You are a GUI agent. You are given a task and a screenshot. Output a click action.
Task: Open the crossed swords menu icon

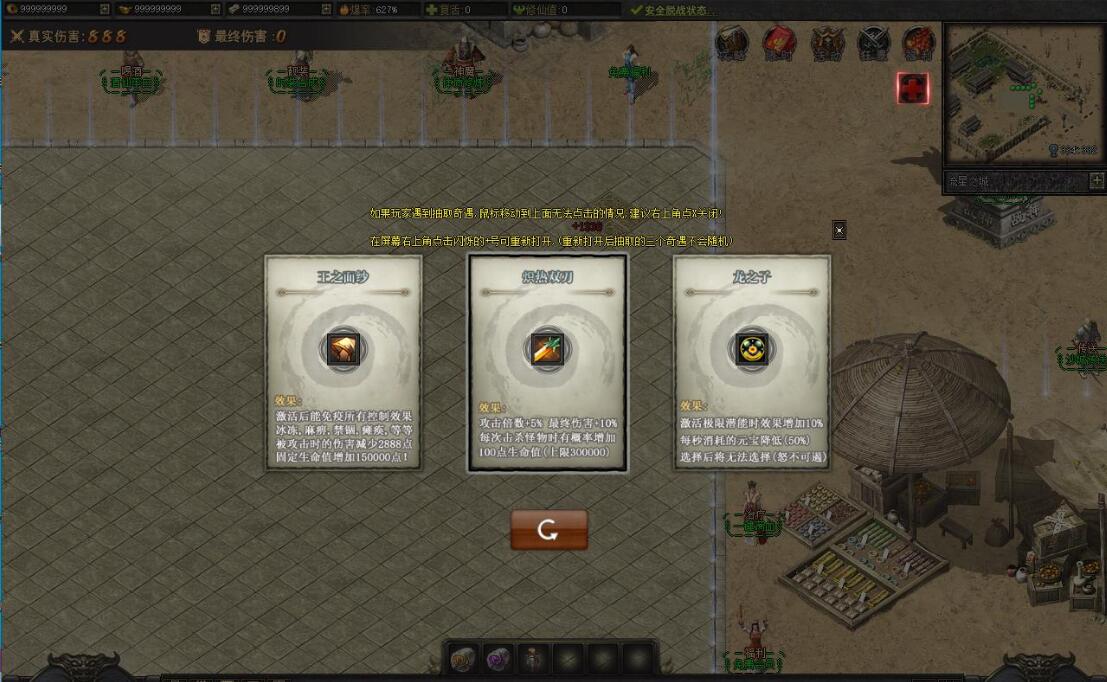click(873, 43)
